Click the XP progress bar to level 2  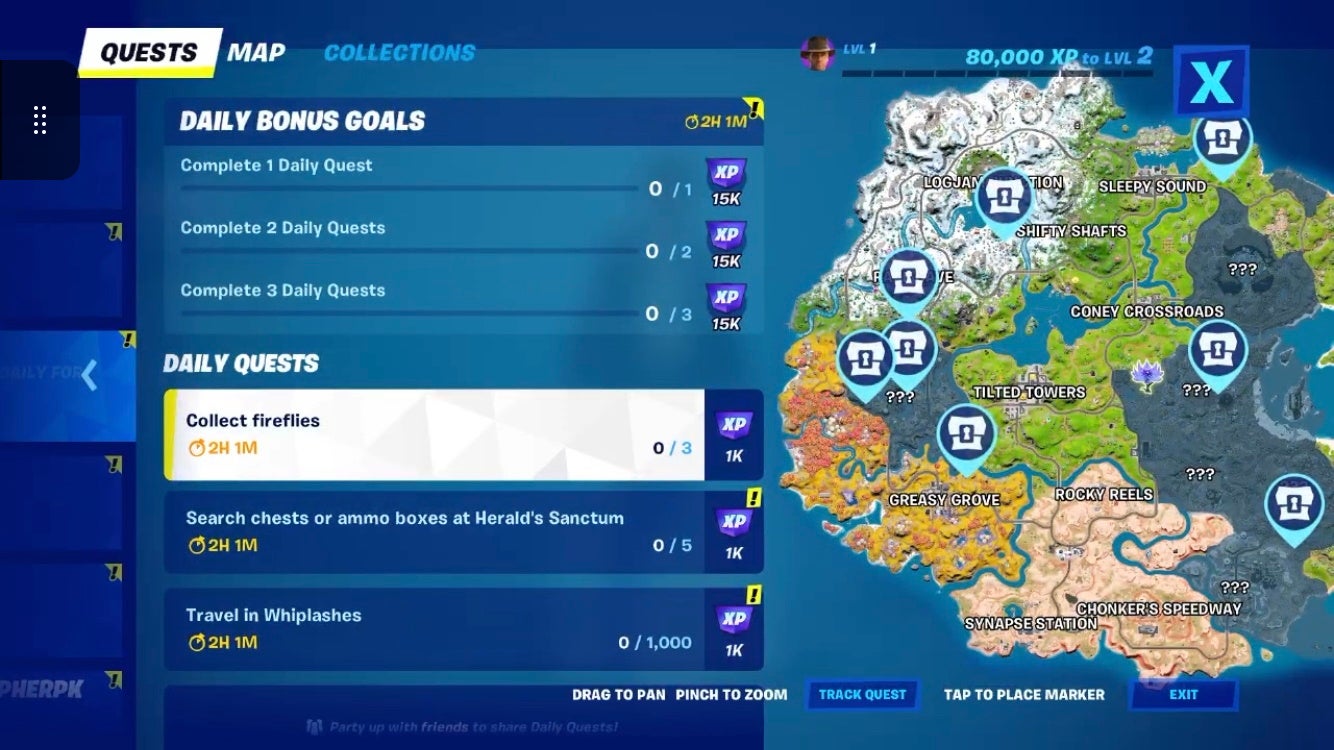(1000, 72)
